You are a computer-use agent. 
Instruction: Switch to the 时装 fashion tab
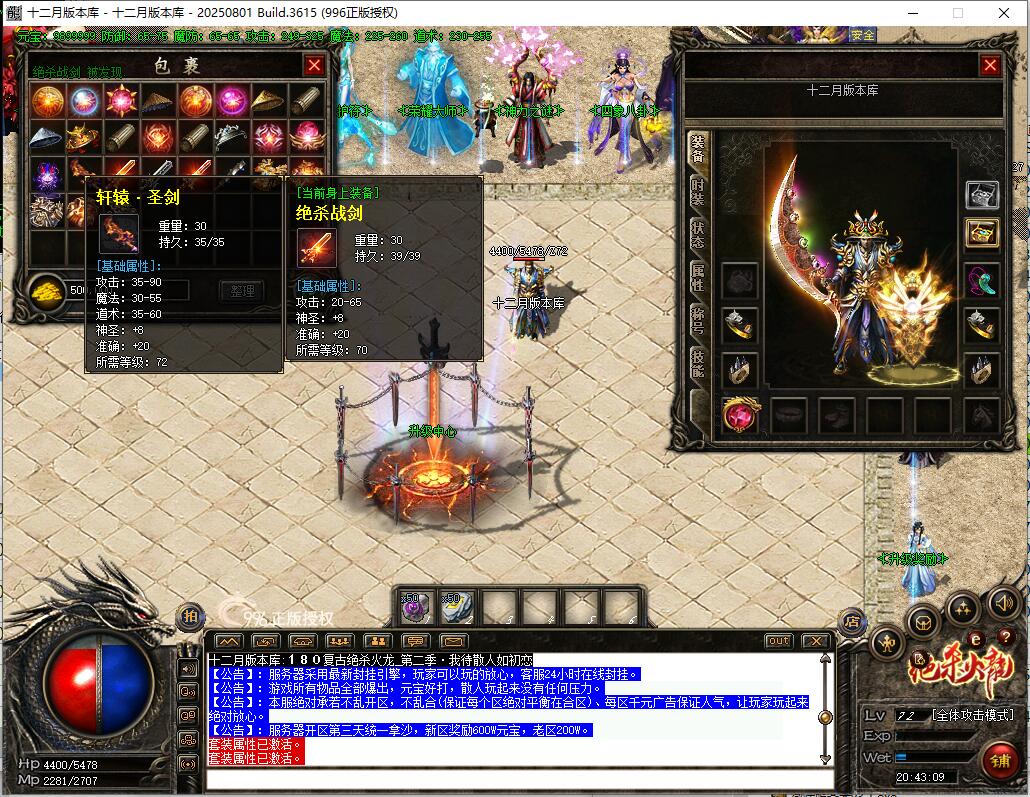[x=697, y=195]
